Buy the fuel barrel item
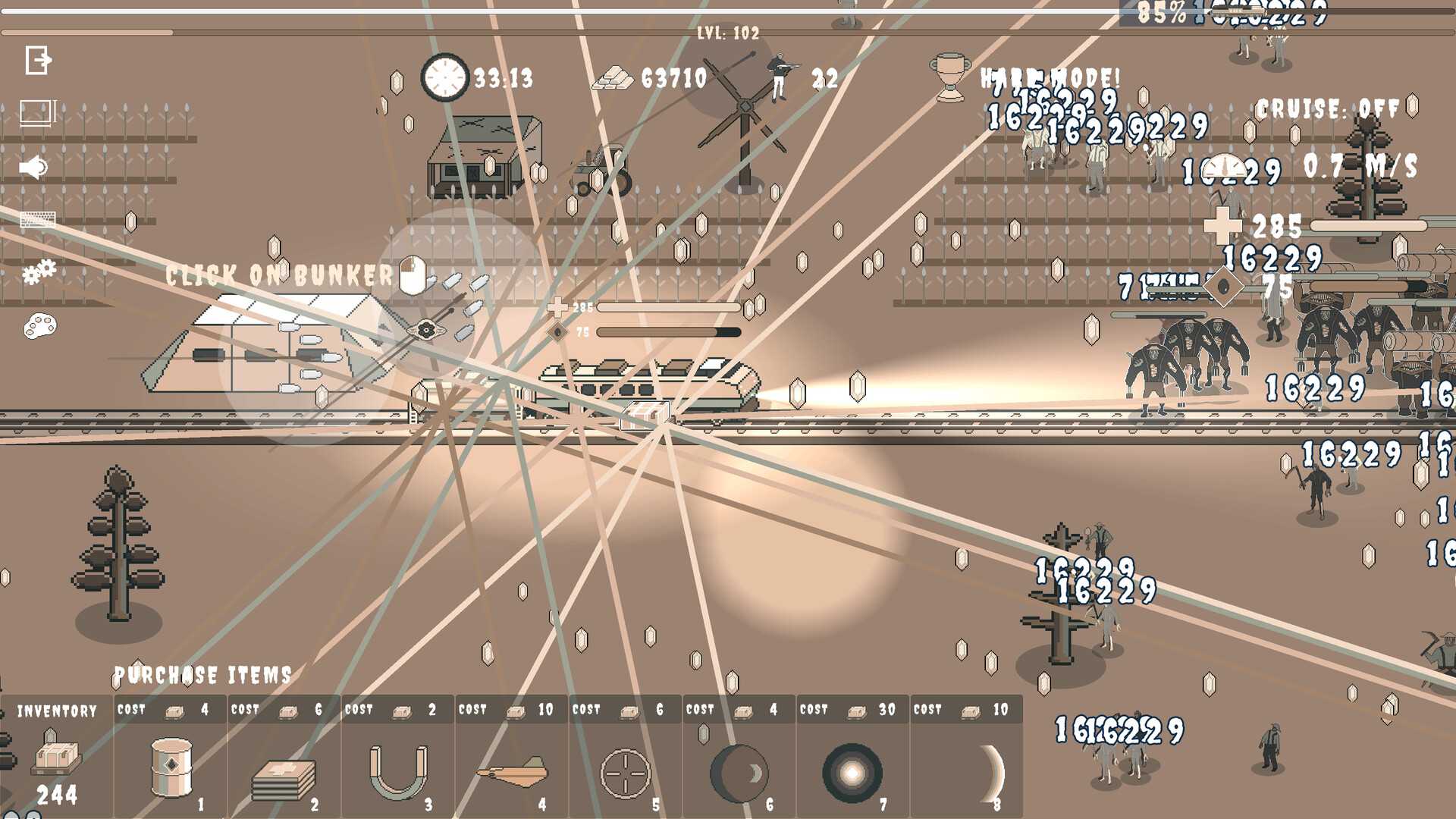 (x=171, y=767)
